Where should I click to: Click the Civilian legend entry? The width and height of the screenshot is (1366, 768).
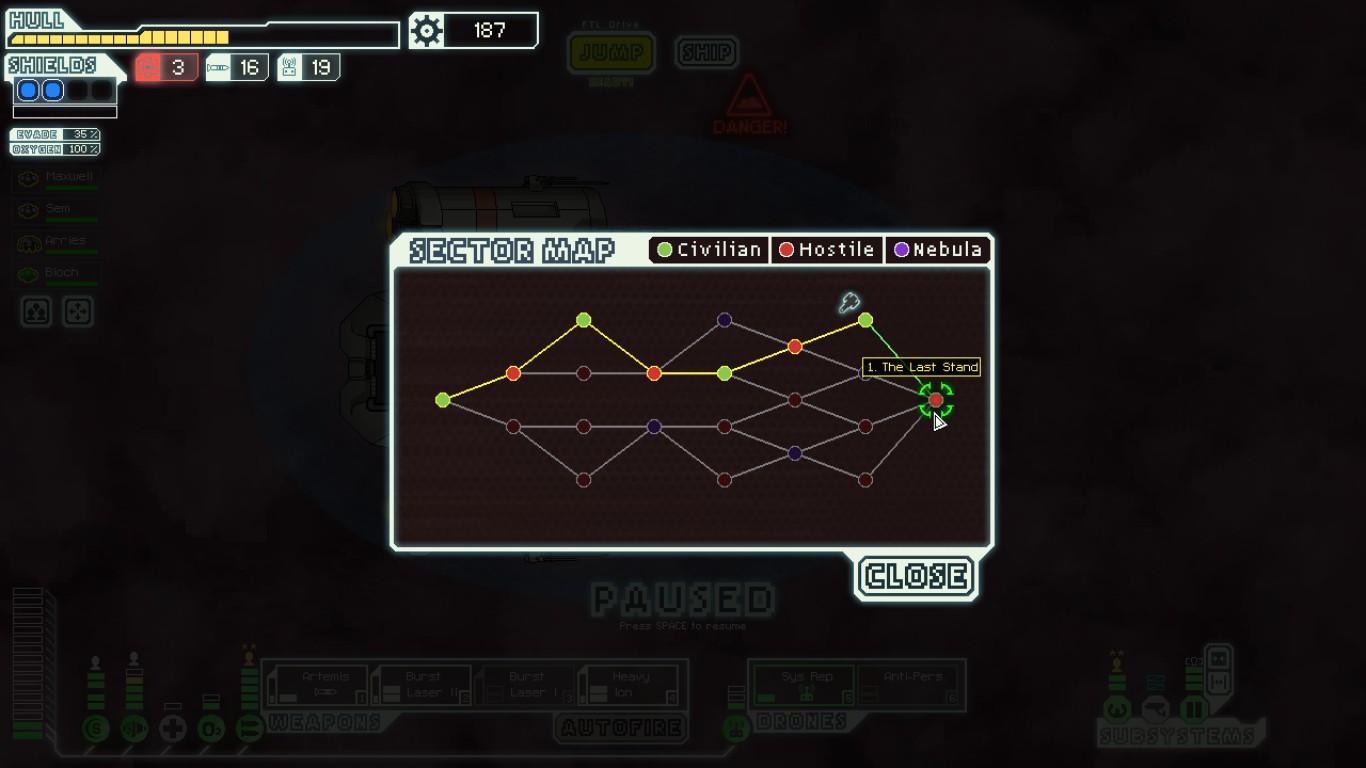coord(709,250)
